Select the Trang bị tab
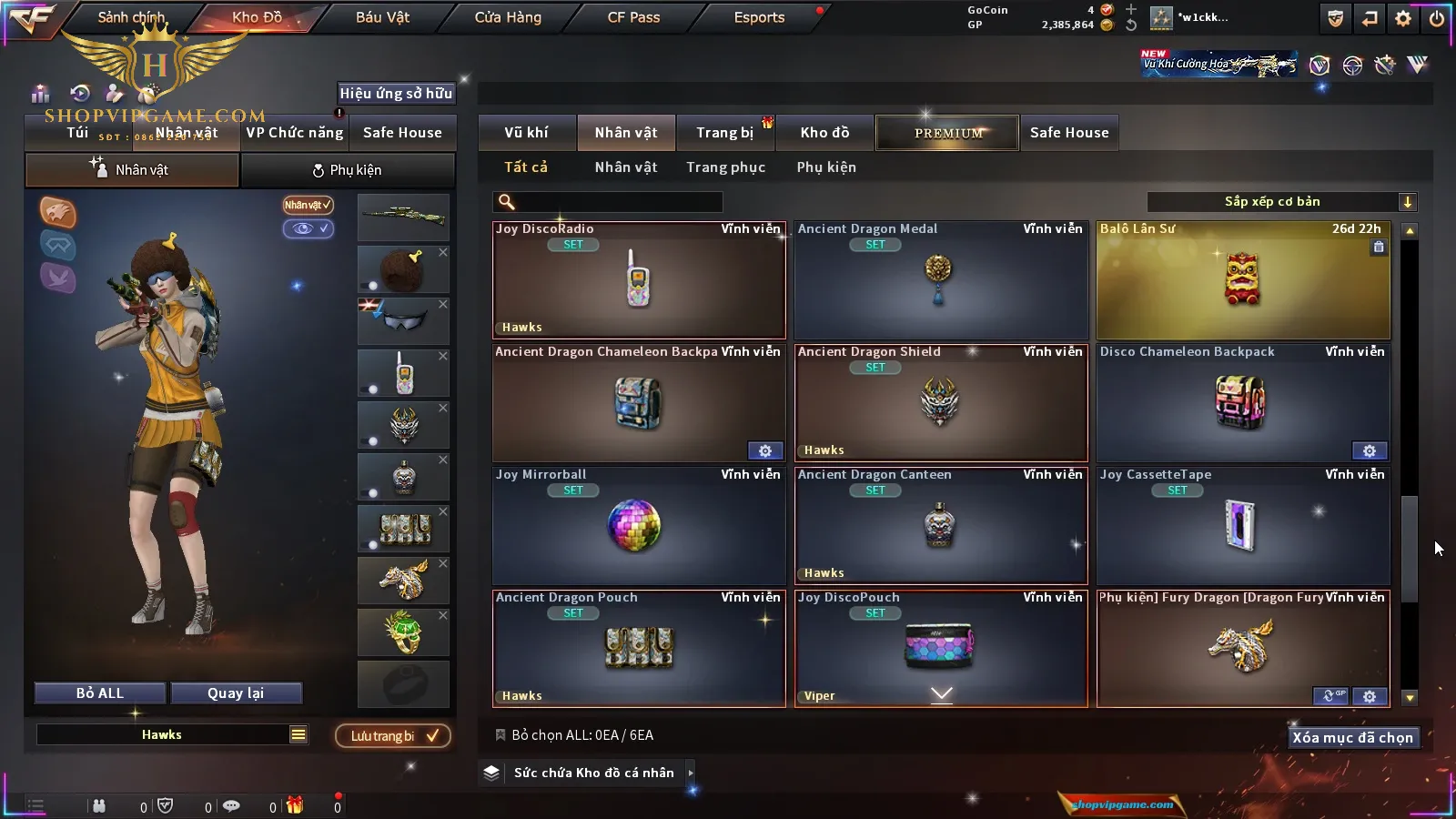 point(725,133)
